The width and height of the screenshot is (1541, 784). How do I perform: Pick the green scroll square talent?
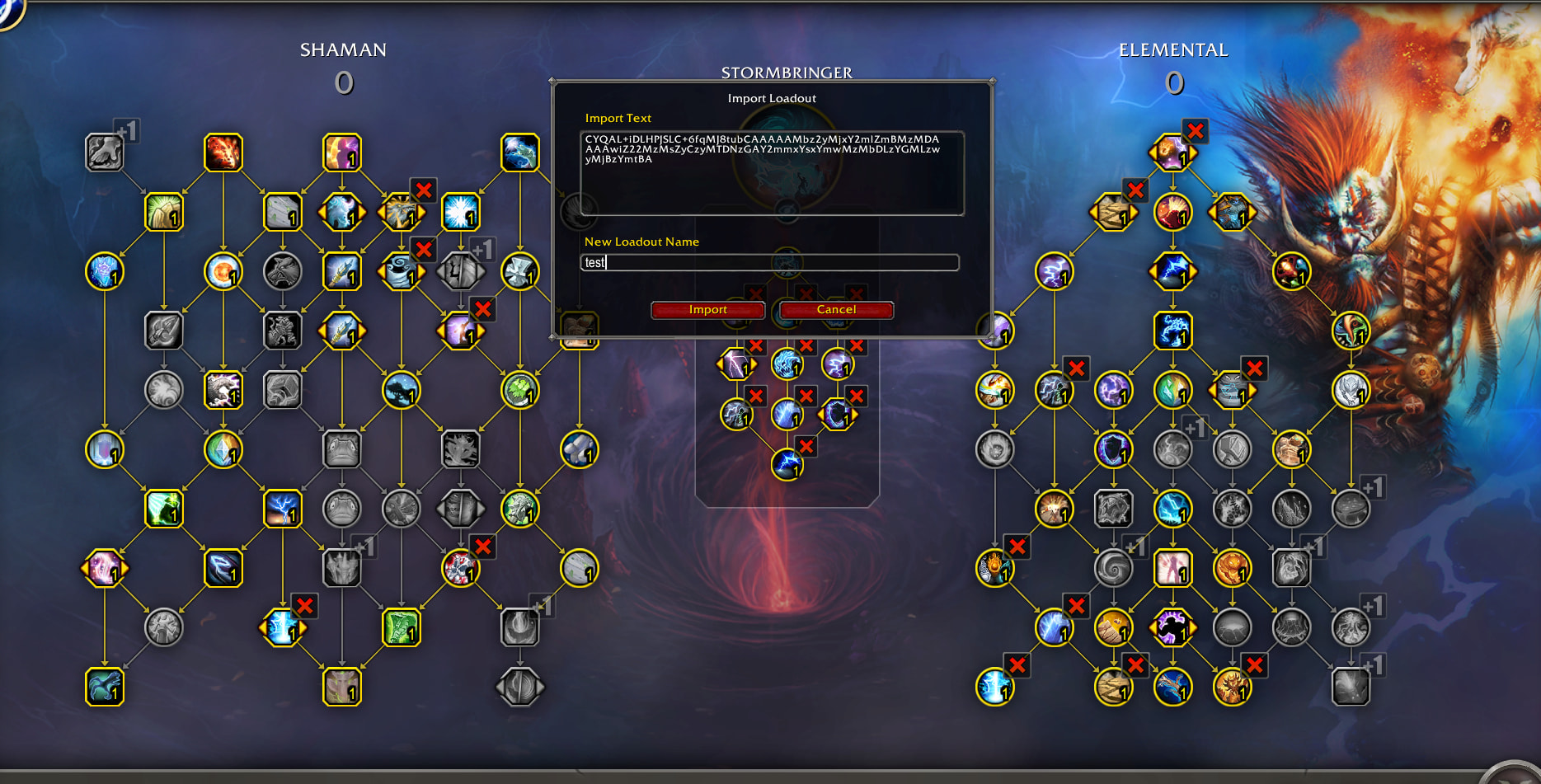click(x=402, y=627)
